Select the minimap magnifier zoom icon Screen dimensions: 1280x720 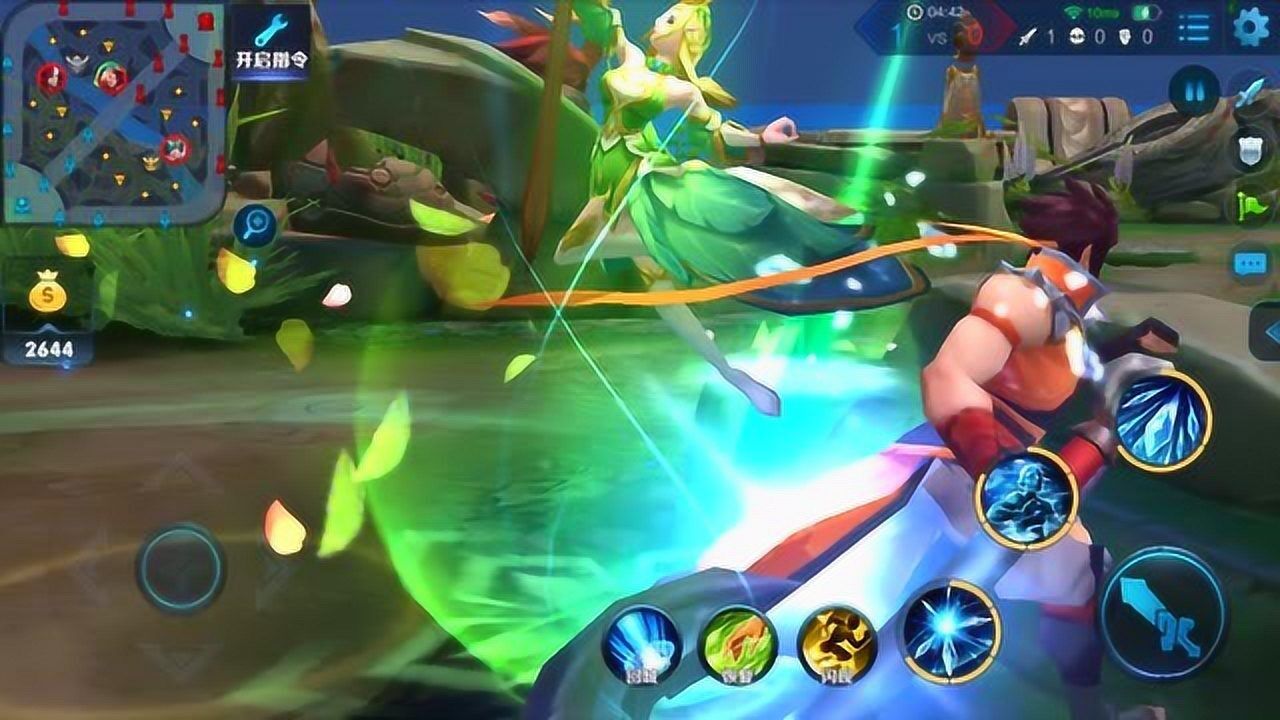[253, 224]
